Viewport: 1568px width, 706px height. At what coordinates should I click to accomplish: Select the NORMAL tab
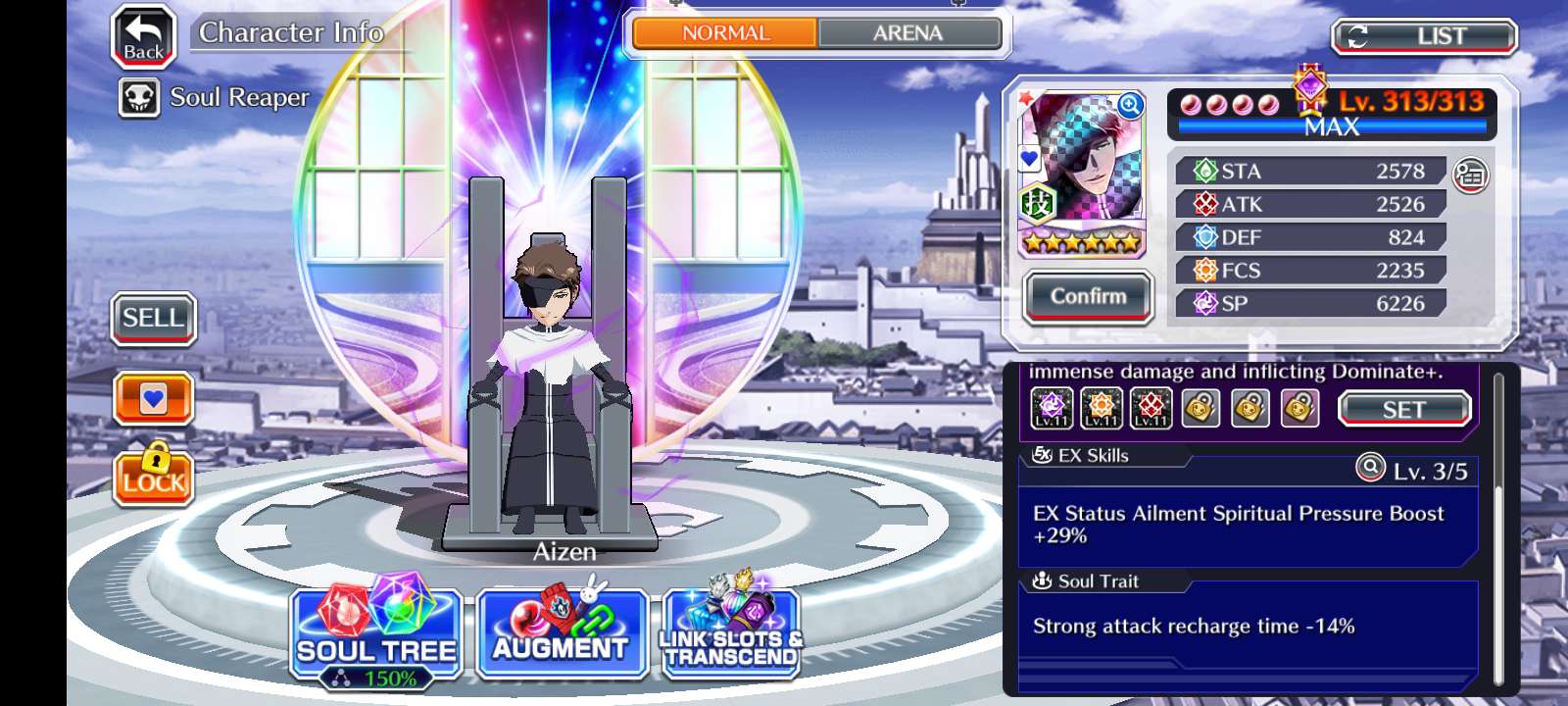(x=725, y=33)
